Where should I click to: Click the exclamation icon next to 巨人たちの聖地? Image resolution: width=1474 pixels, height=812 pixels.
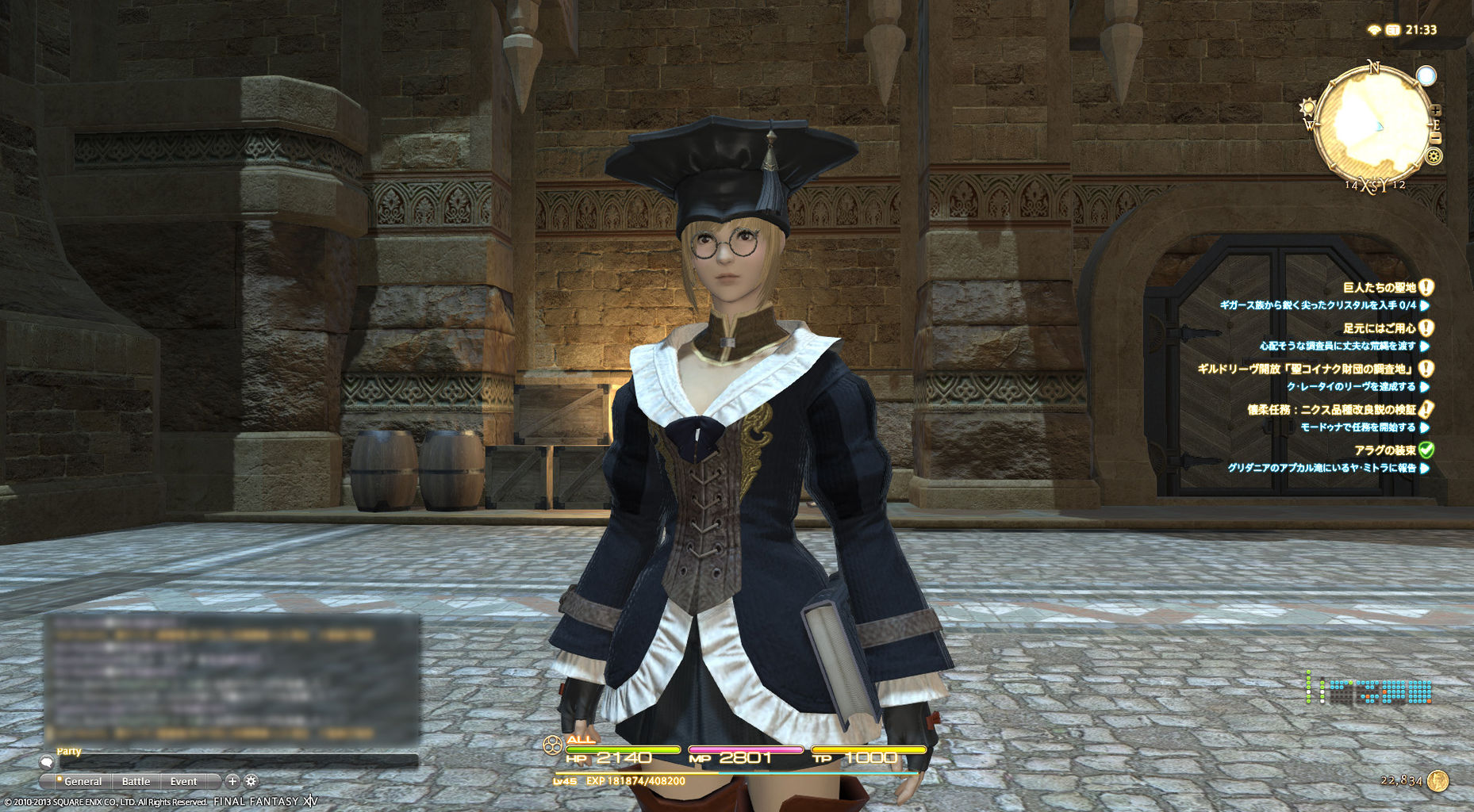pos(1426,287)
